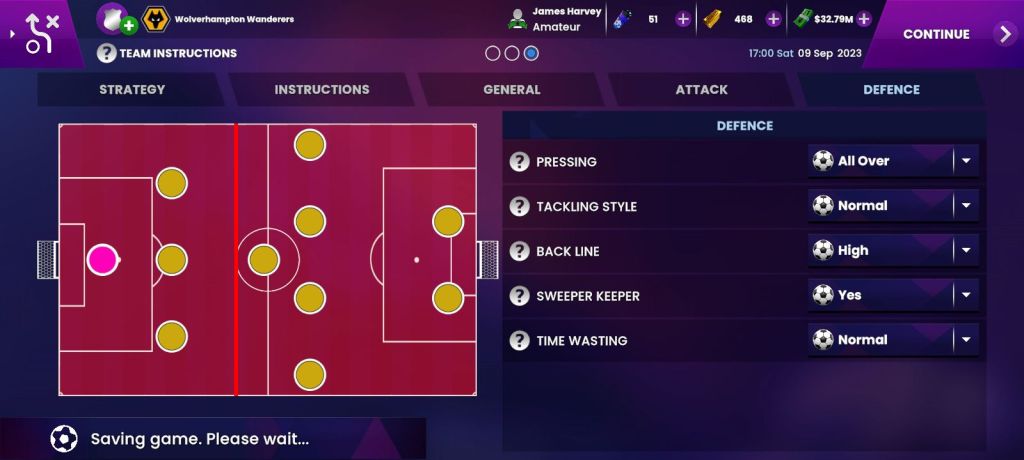Screen dimensions: 1024x460
Task: Open the Time Wasting dropdown
Action: [x=893, y=340]
